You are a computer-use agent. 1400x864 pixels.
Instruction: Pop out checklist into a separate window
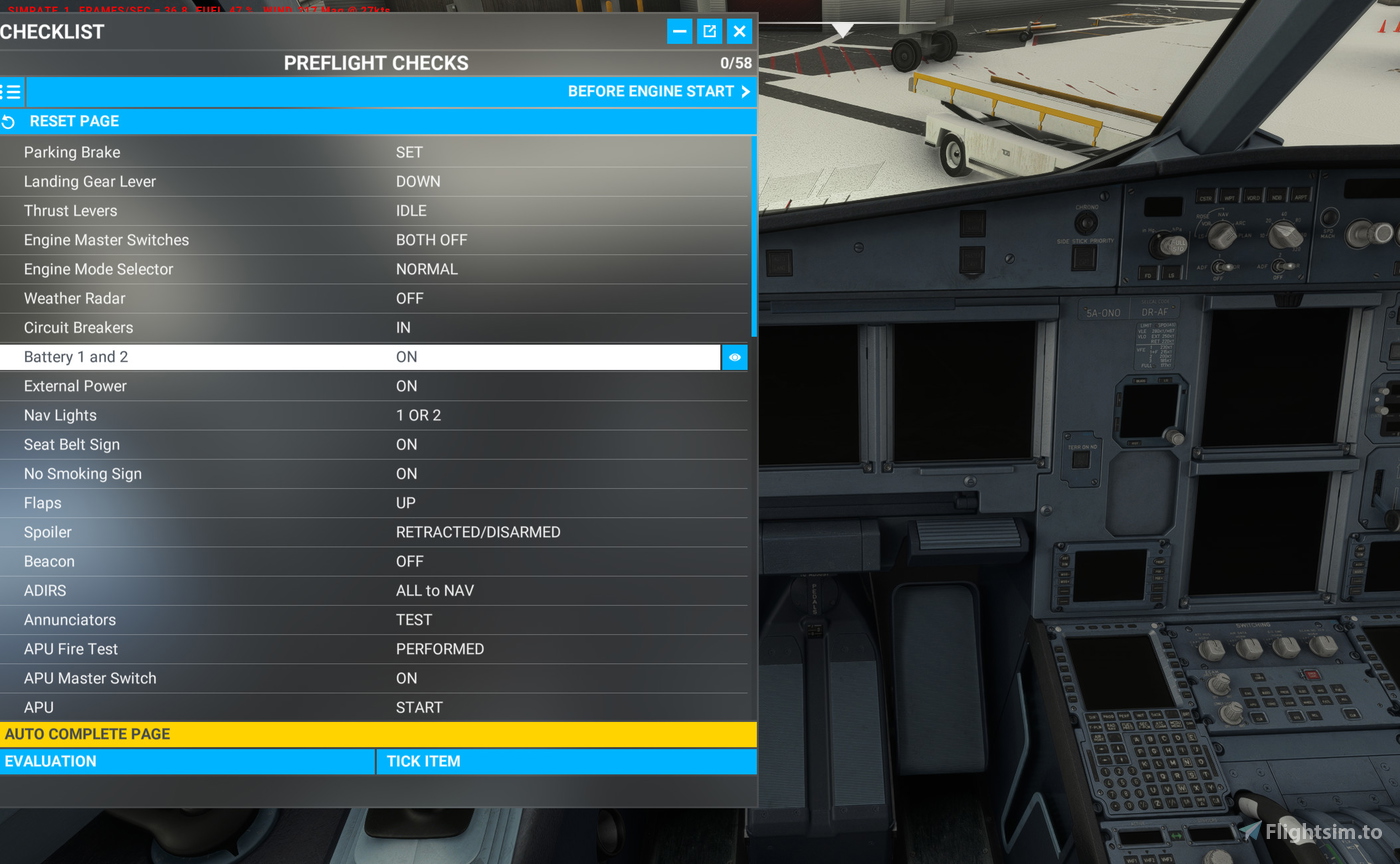tap(709, 31)
